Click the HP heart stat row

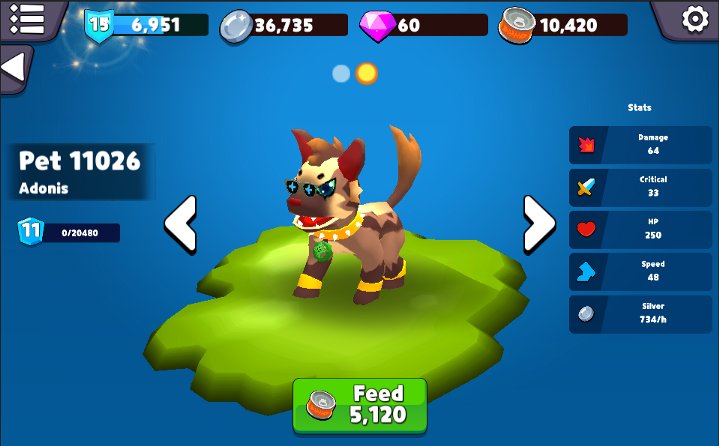(x=641, y=228)
